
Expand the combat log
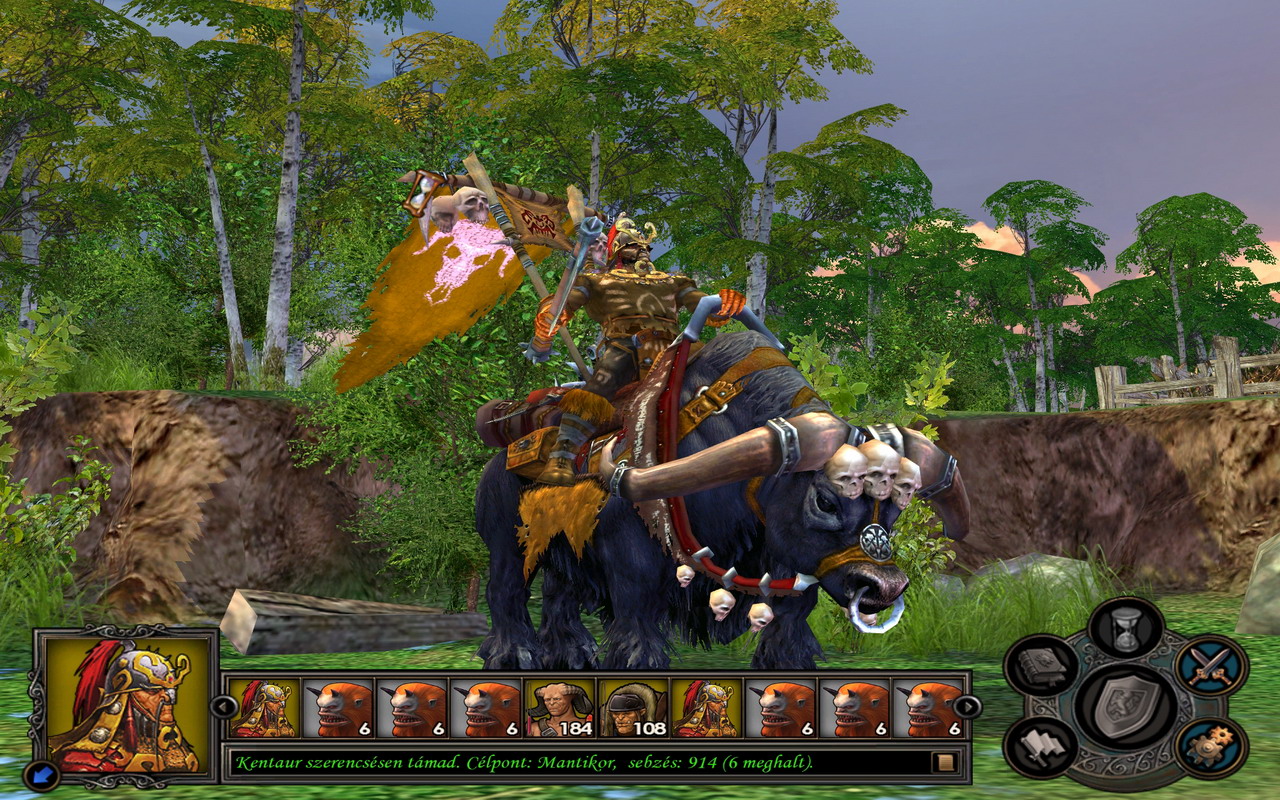click(943, 763)
